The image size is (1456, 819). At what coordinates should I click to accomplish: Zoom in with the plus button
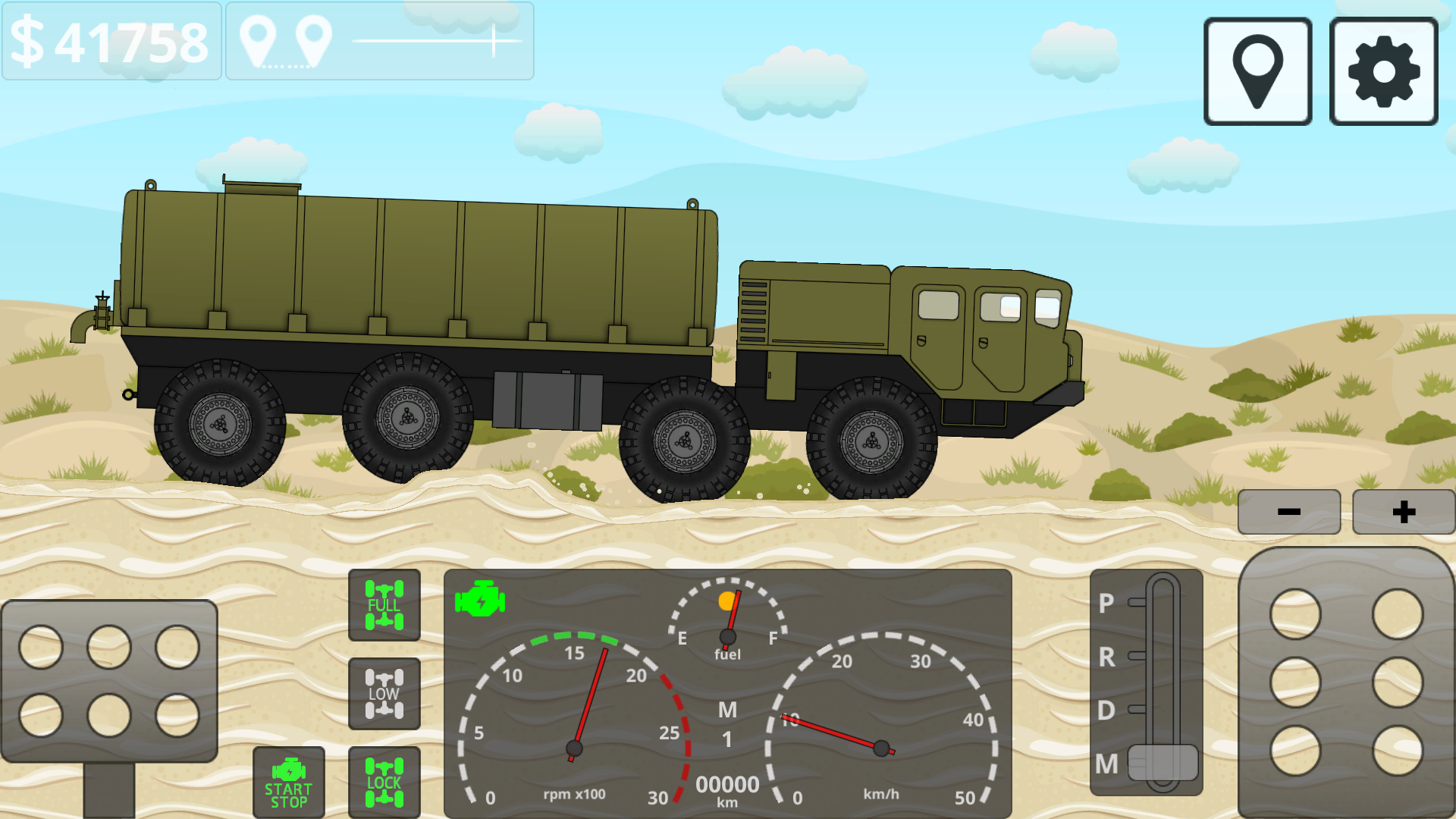1404,511
